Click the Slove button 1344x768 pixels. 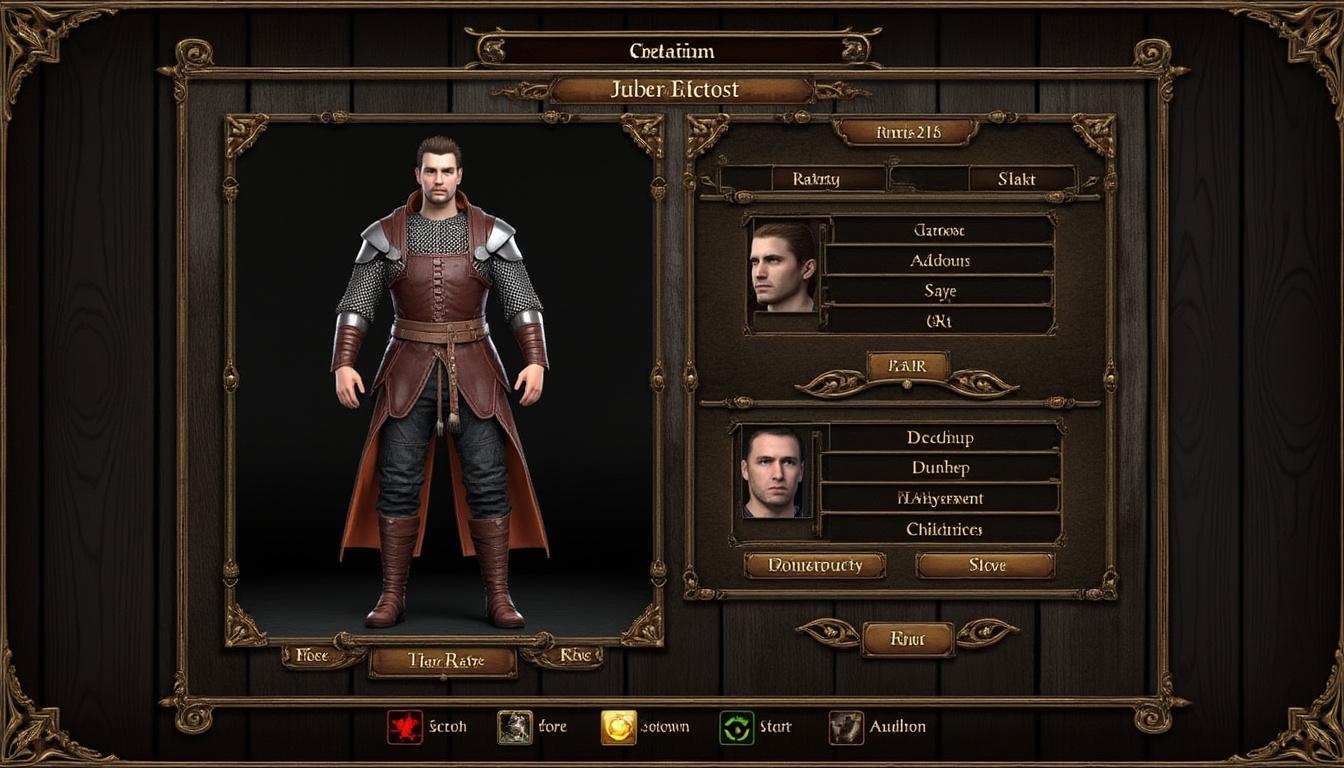pyautogui.click(x=985, y=565)
